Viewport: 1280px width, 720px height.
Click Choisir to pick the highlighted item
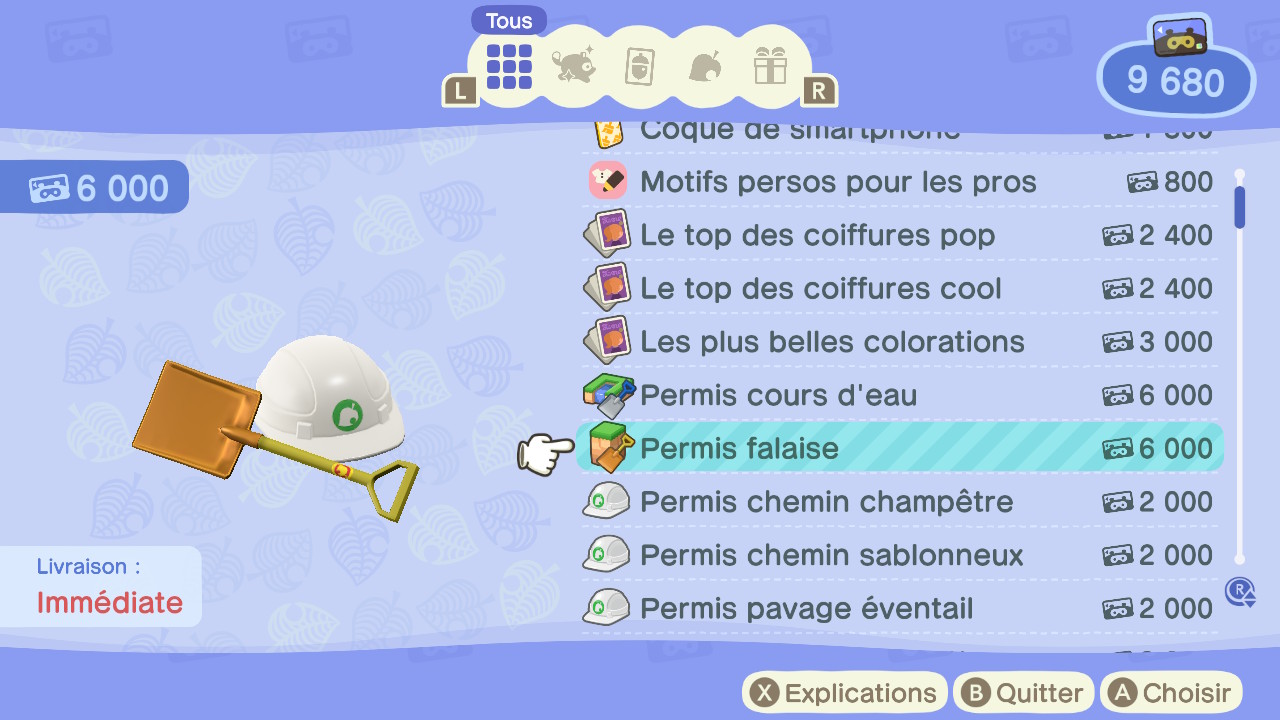pyautogui.click(x=1170, y=692)
